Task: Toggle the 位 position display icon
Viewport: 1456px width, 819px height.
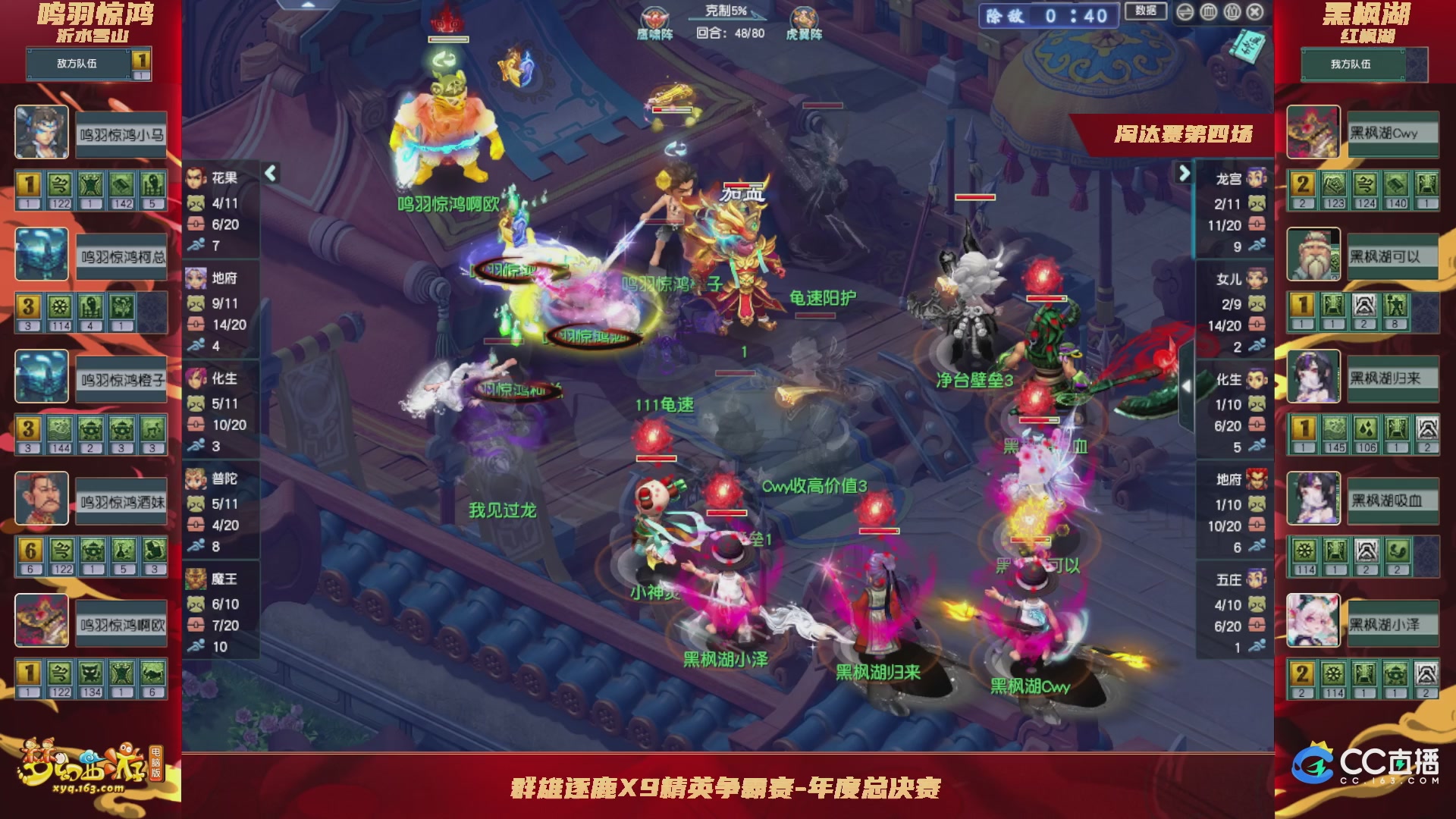Action: coord(1232,12)
